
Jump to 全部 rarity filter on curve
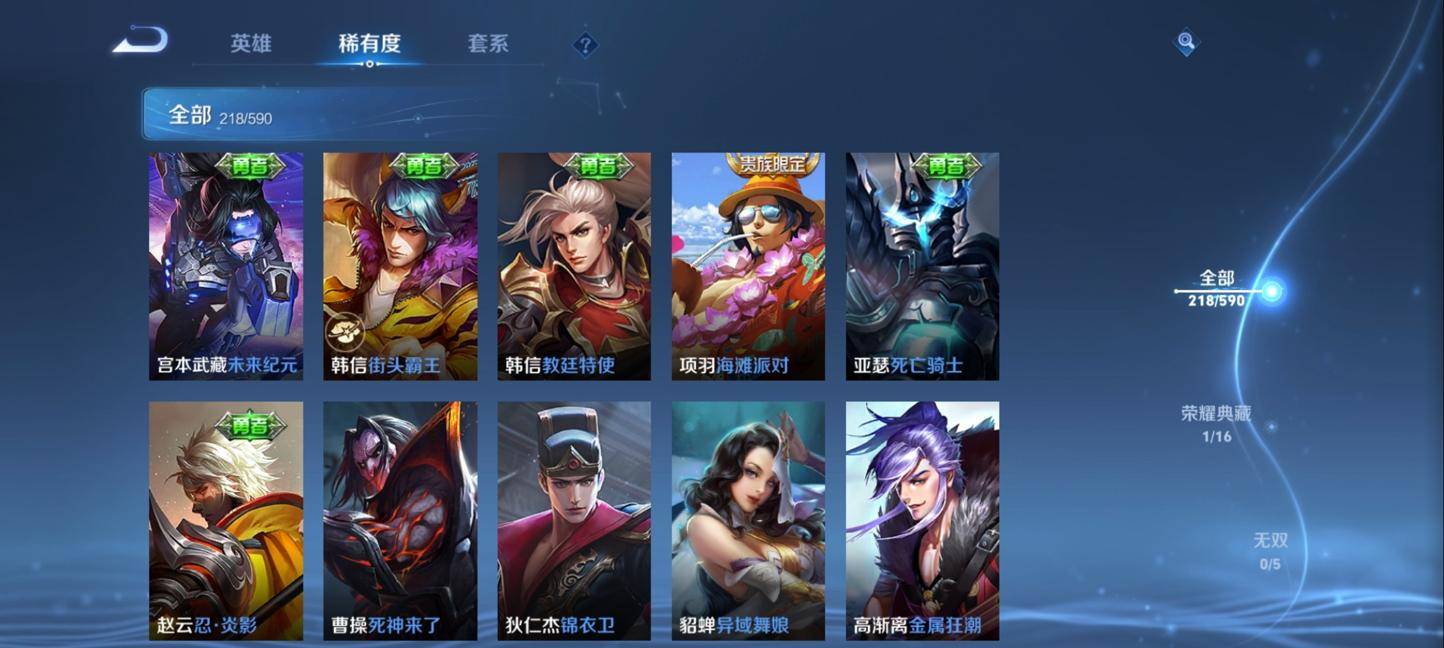(1217, 288)
